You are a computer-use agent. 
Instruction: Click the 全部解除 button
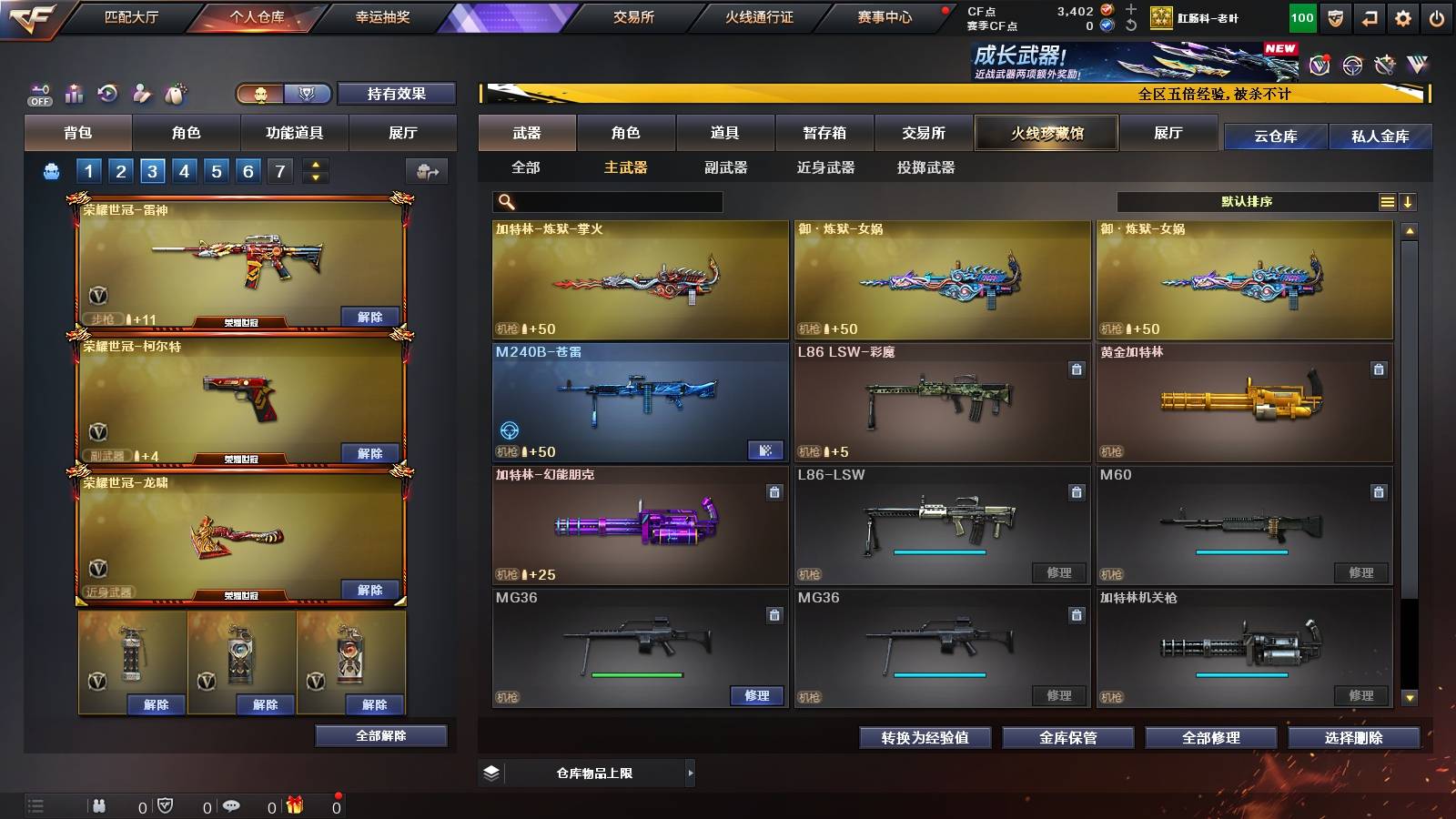click(380, 736)
